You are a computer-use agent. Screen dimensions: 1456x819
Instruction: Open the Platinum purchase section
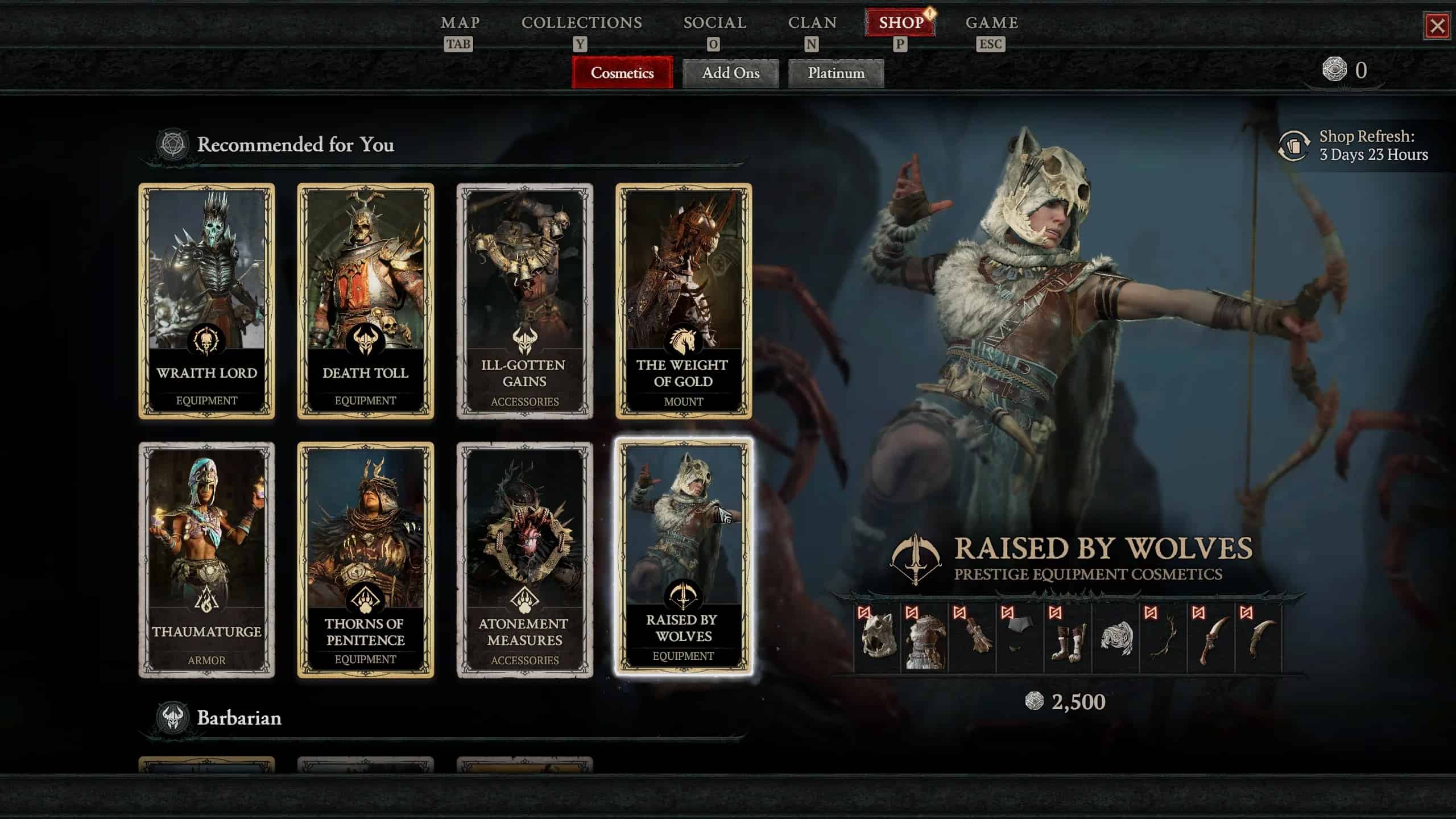(835, 73)
